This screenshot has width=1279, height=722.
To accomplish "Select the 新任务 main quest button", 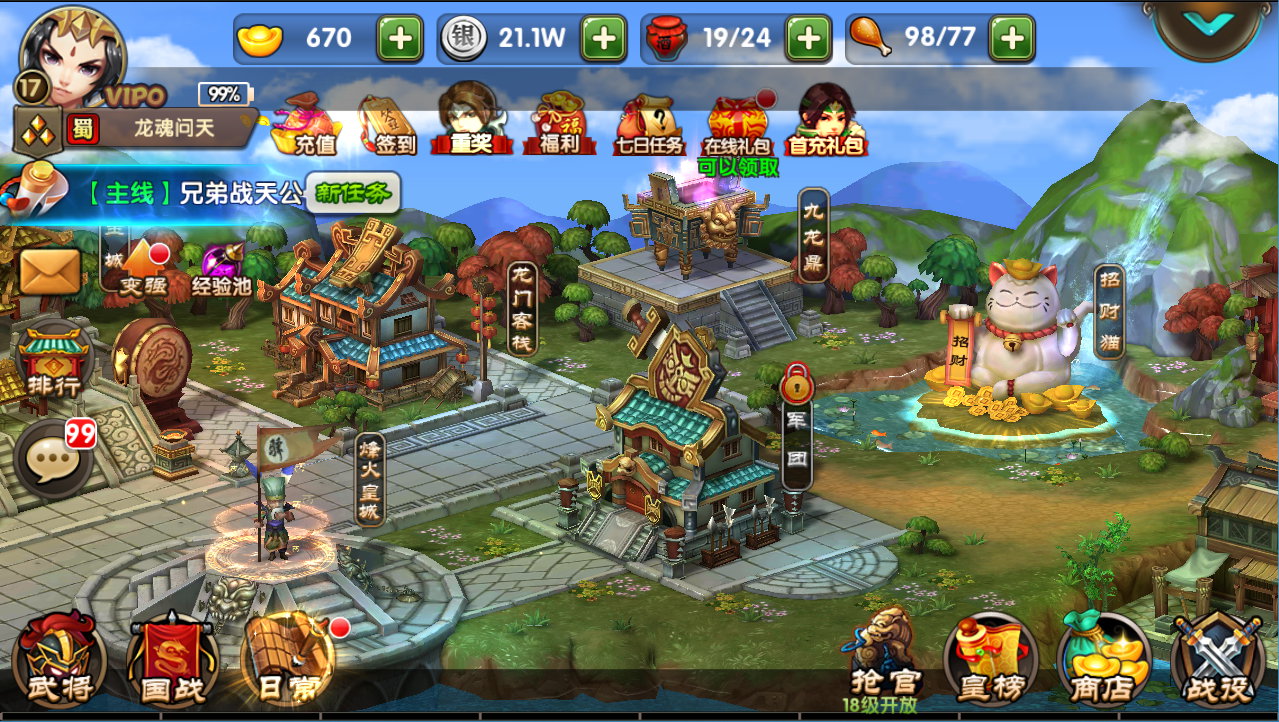I will [354, 193].
